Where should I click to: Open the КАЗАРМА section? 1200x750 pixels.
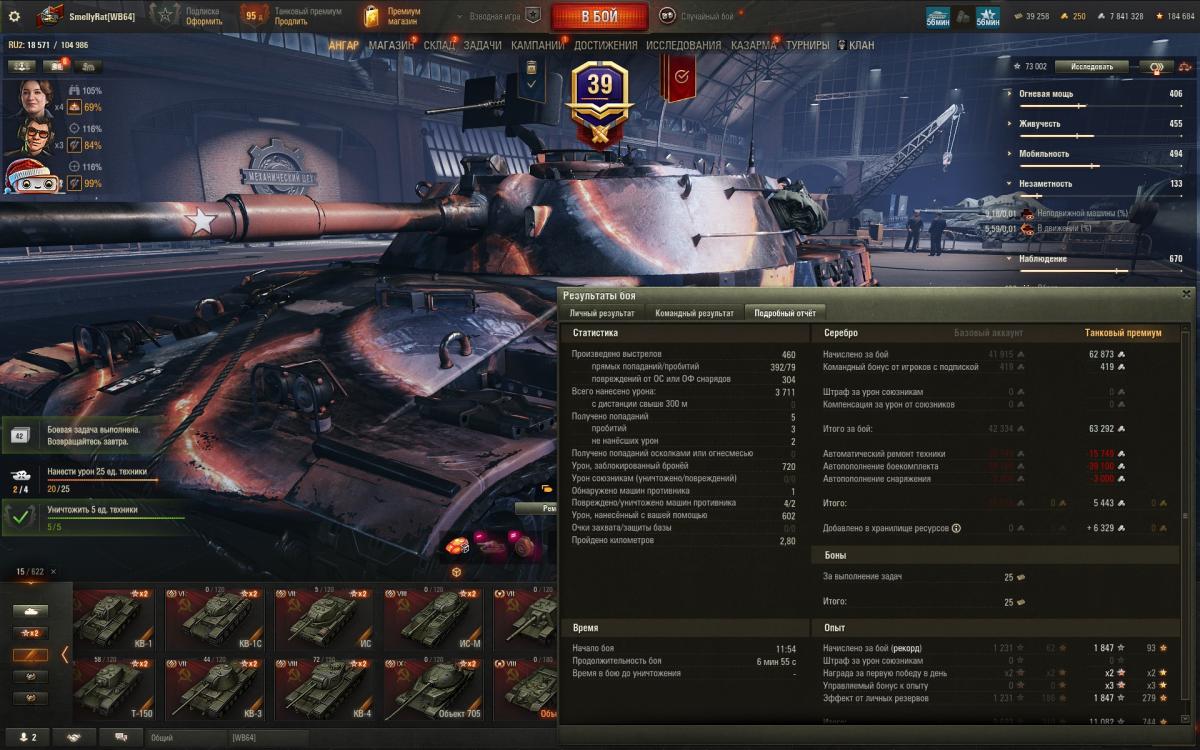point(753,46)
